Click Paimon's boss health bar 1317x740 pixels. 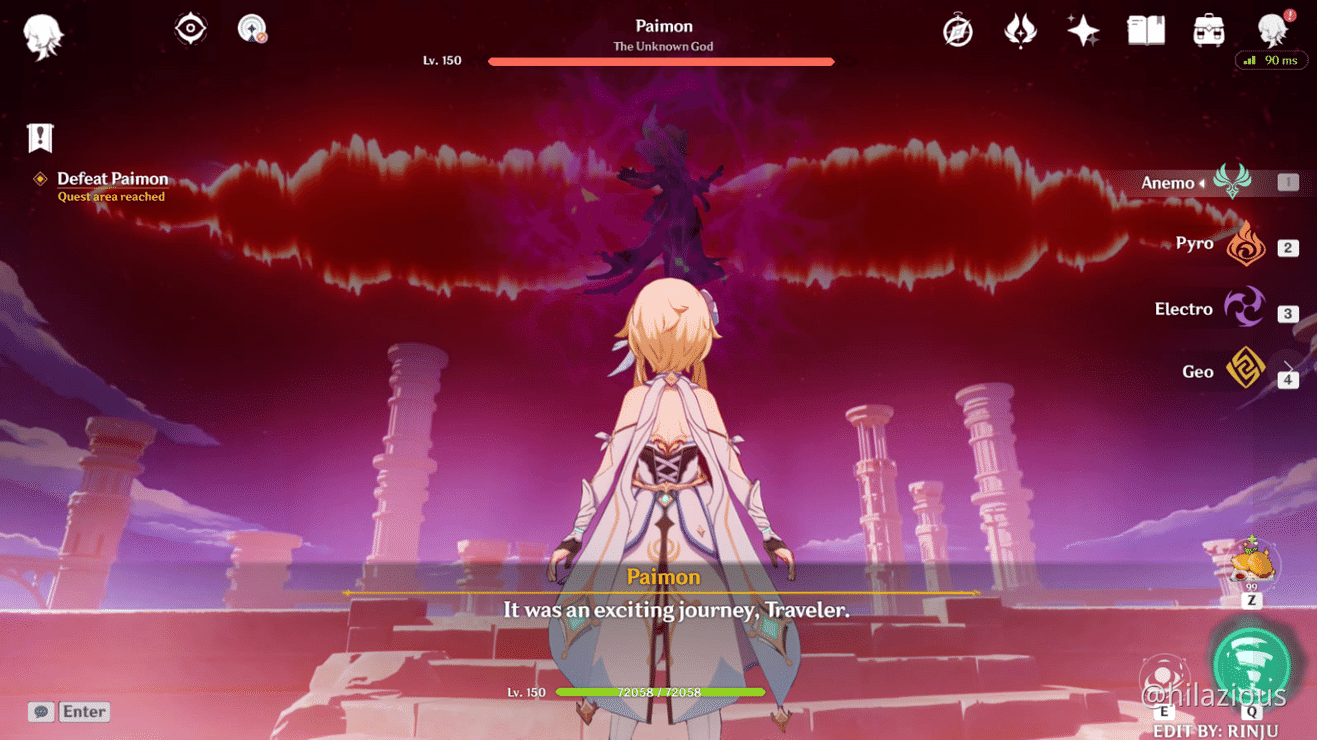pos(662,61)
